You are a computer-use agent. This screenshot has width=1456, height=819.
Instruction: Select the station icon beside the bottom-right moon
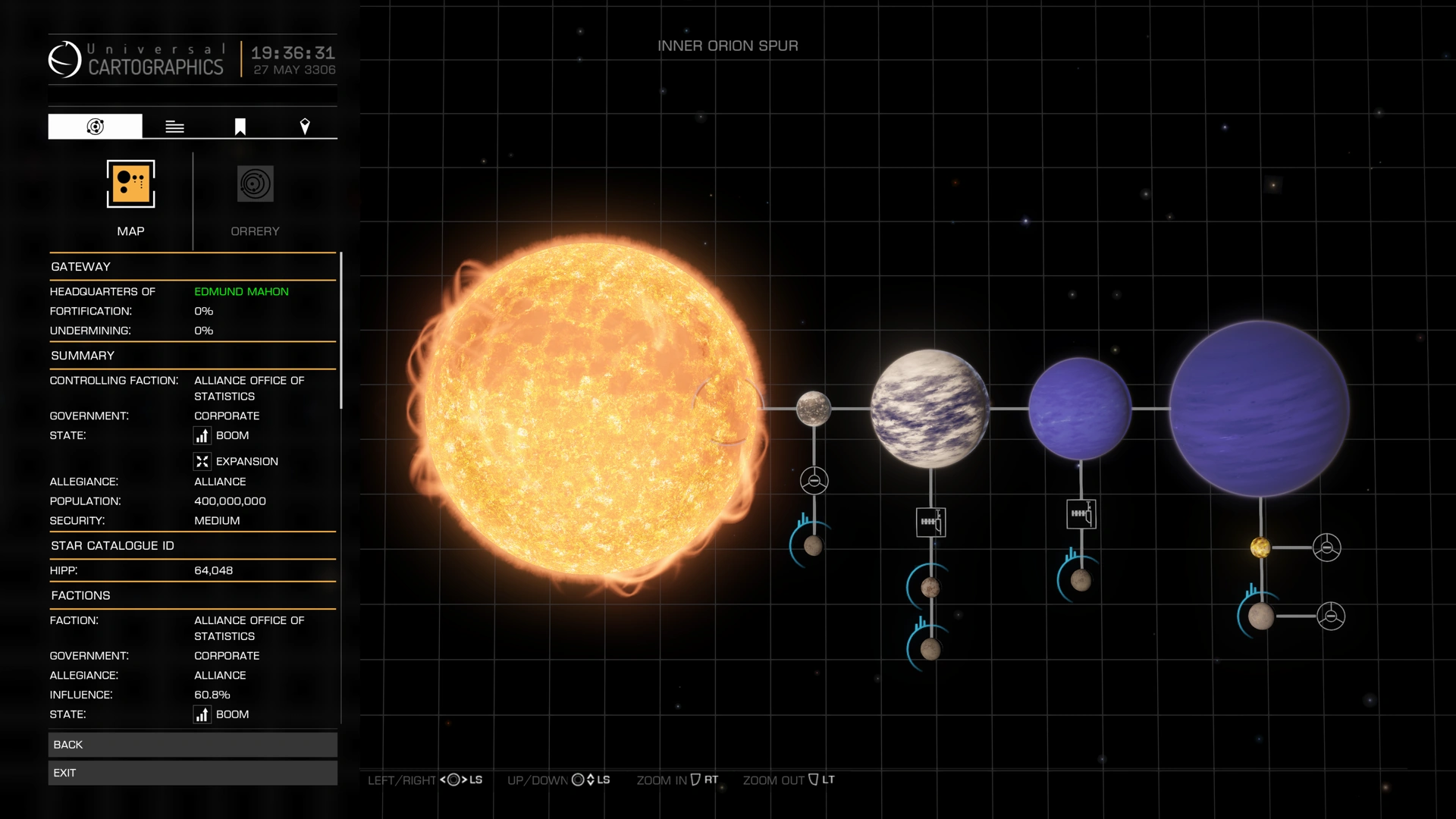pyautogui.click(x=1331, y=617)
